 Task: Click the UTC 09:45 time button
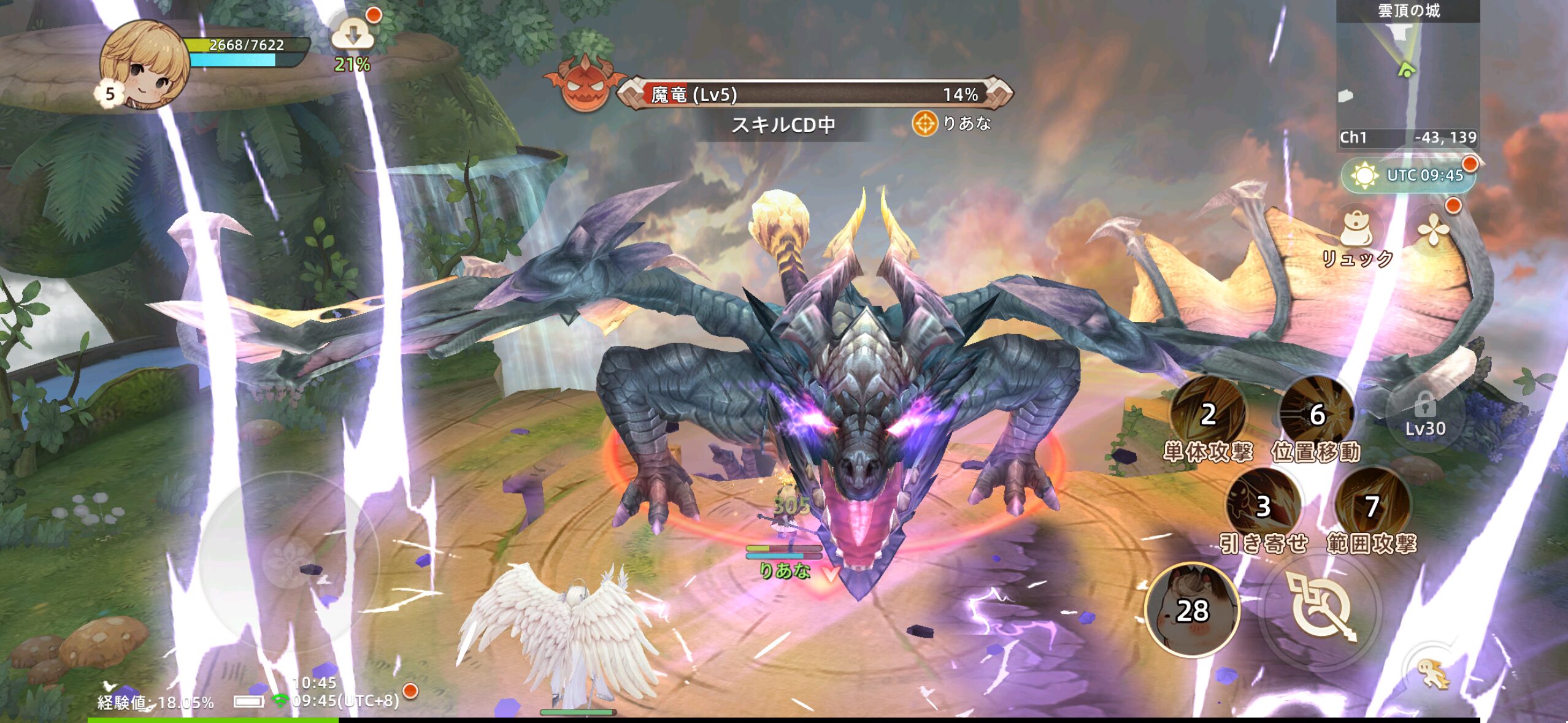point(1409,175)
